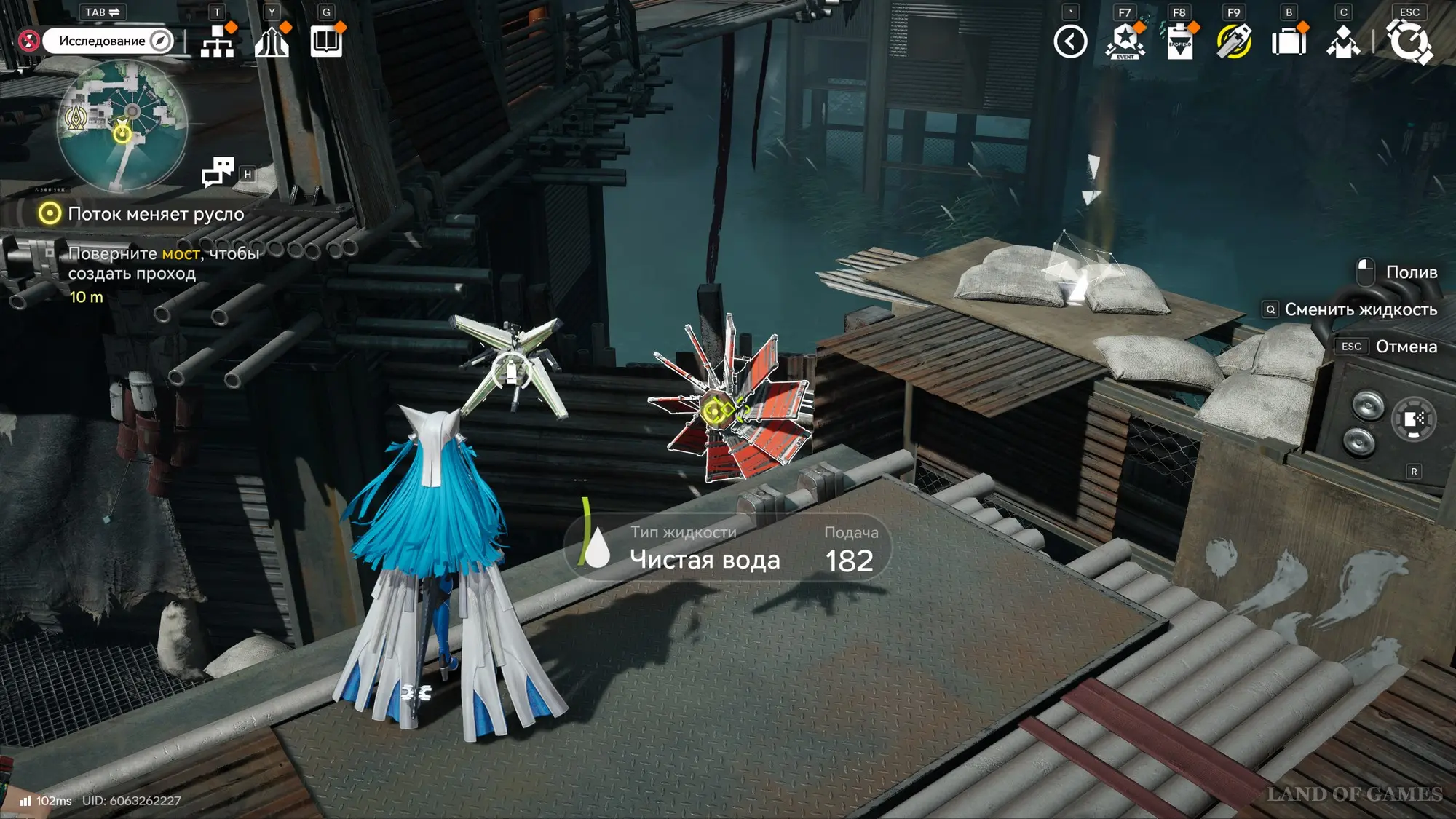Screen dimensions: 1456x819
Task: Open the yellow circled weapon icon
Action: (1234, 41)
